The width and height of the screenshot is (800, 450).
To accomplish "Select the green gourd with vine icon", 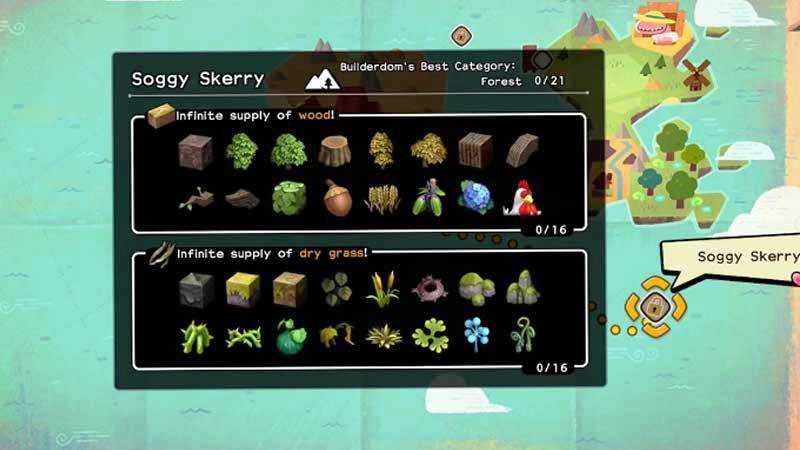I will [289, 334].
